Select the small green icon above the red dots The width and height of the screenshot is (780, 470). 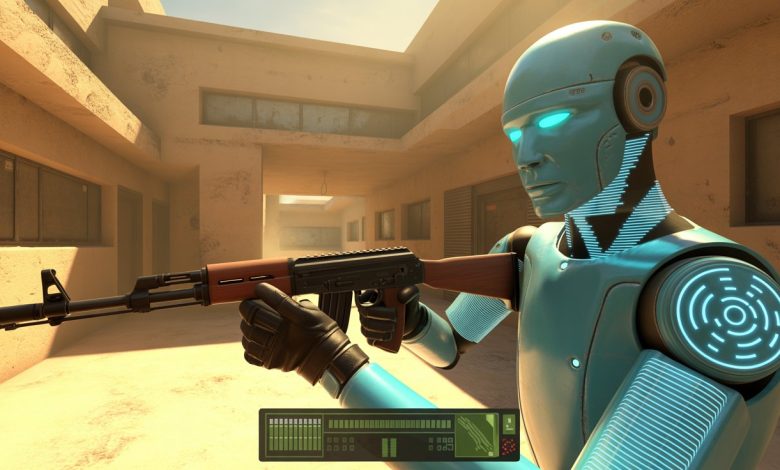pos(508,422)
